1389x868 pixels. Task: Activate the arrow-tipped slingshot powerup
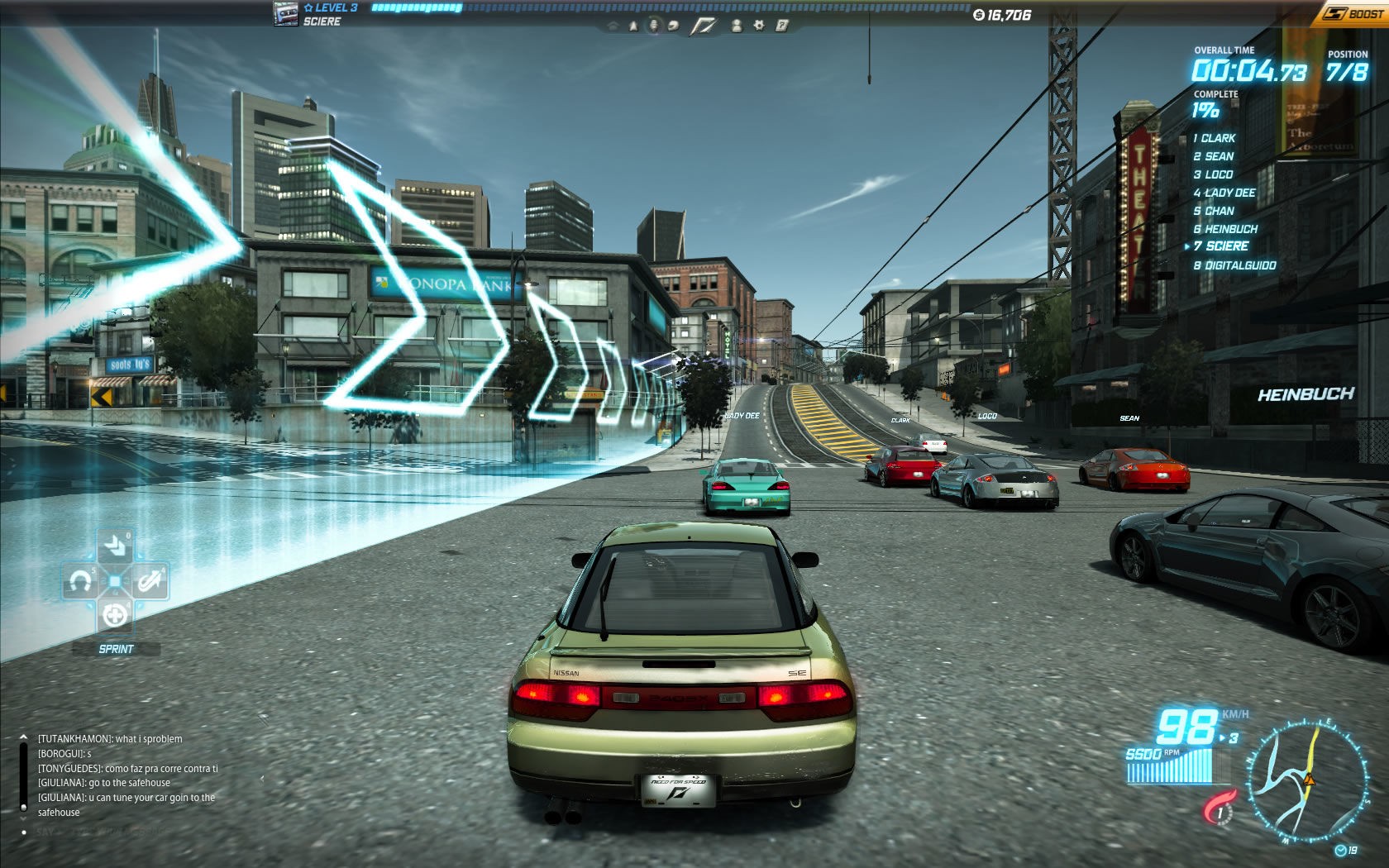point(150,582)
